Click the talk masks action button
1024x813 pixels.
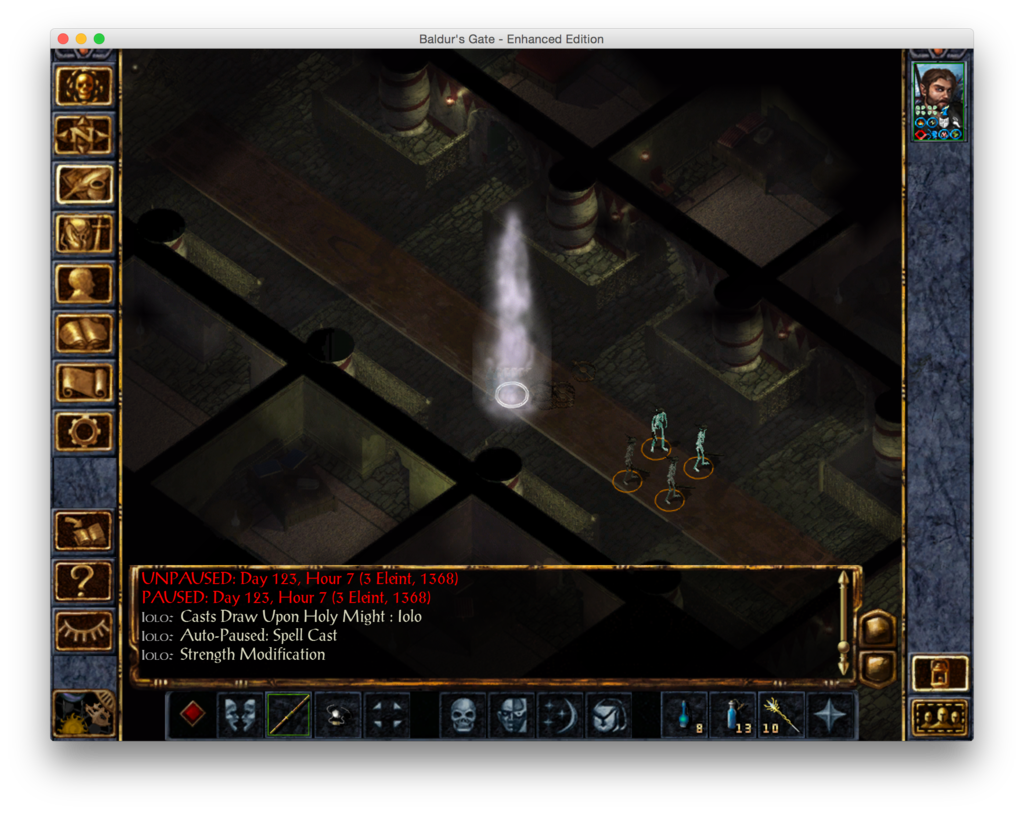tap(241, 715)
